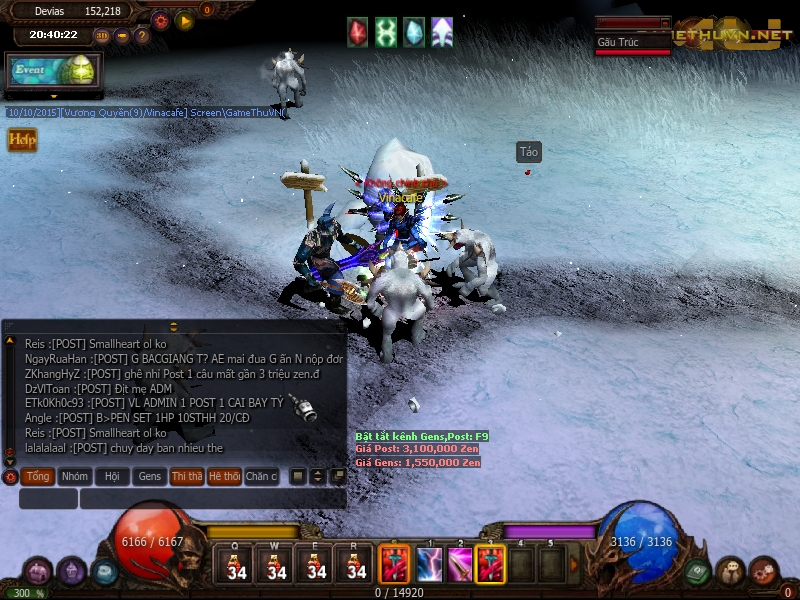Screen dimensions: 800x600
Task: Switch to the Tổng chat tab
Action: [x=38, y=477]
